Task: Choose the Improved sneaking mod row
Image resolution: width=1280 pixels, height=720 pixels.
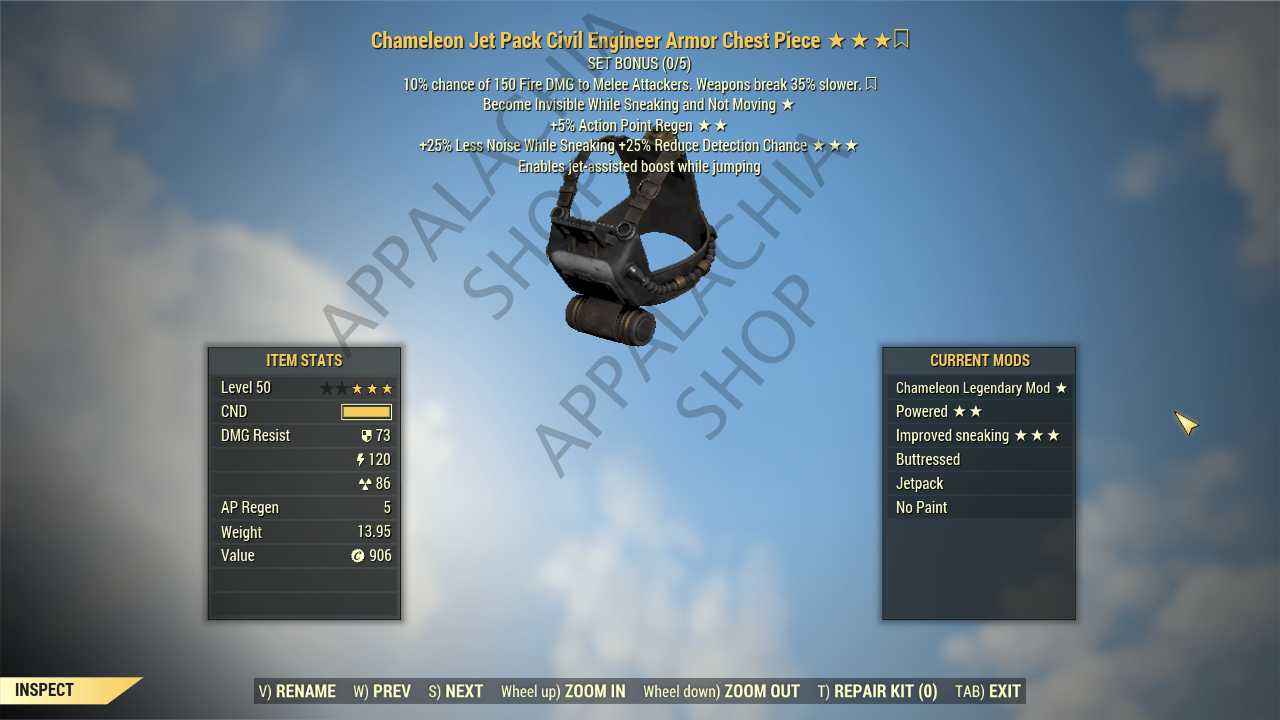Action: [979, 436]
